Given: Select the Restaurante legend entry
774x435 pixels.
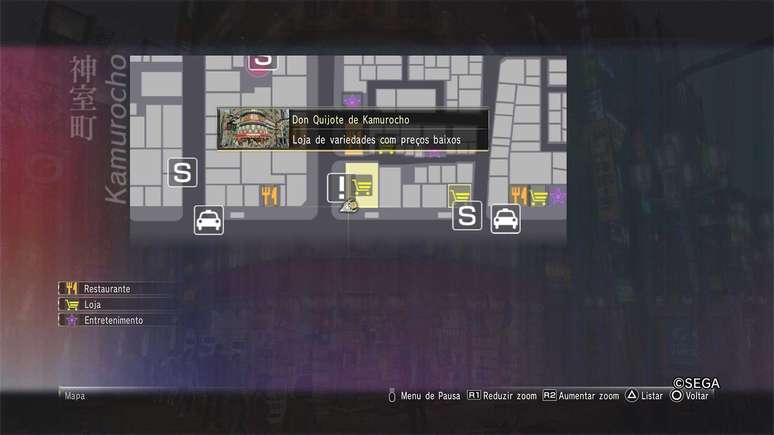Looking at the screenshot, I should coord(107,288).
